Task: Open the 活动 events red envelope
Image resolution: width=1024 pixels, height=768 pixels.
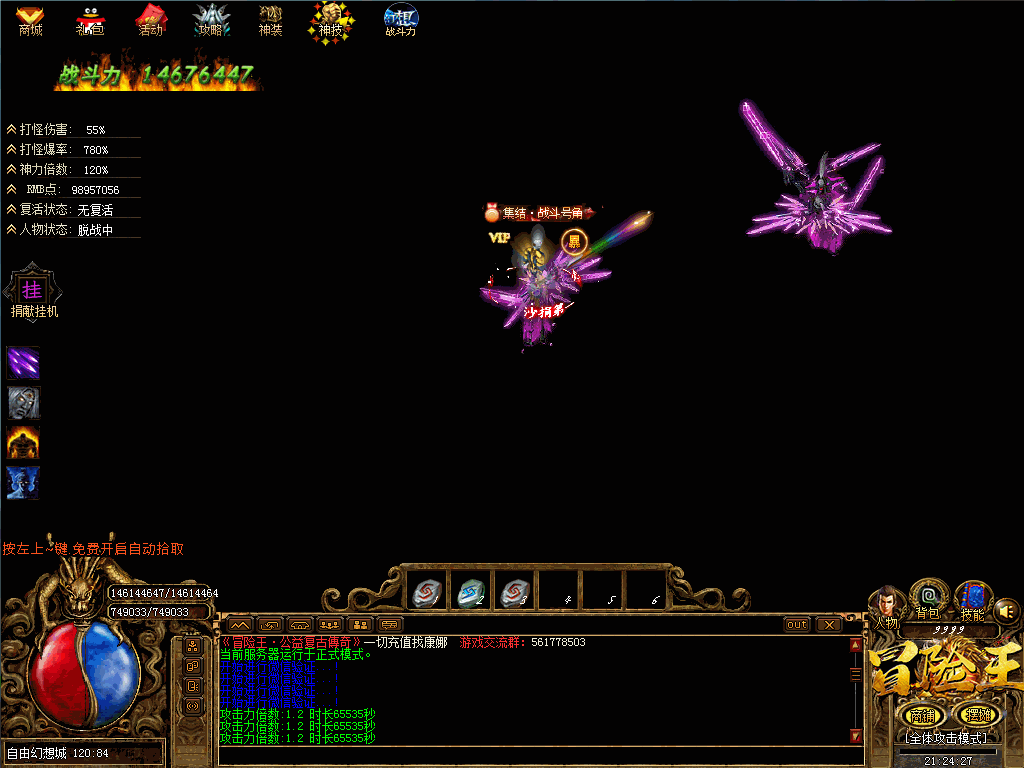Action: pos(150,19)
